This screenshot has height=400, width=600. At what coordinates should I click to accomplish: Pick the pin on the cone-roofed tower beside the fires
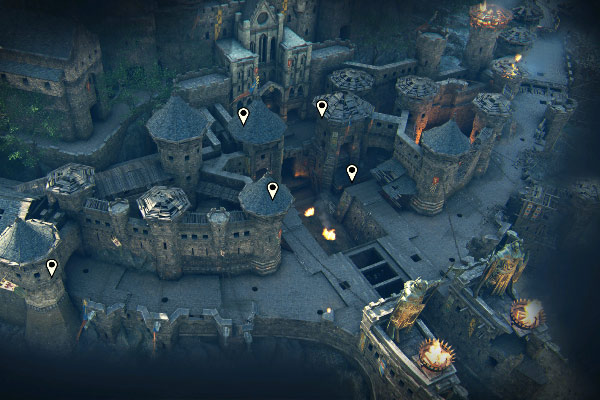click(273, 190)
